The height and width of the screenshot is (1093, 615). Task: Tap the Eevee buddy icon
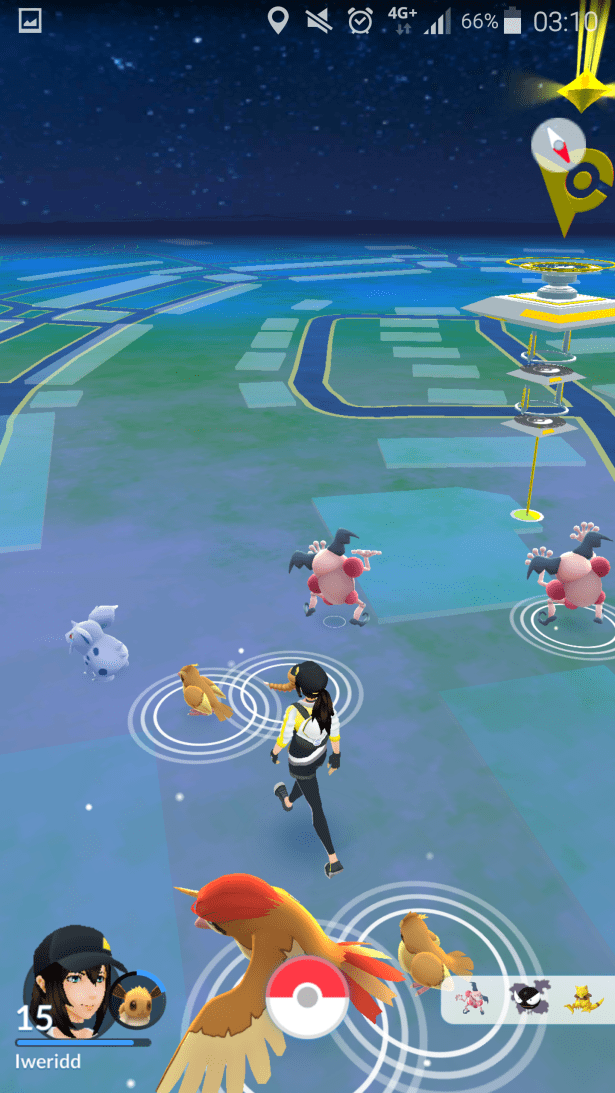click(x=134, y=998)
